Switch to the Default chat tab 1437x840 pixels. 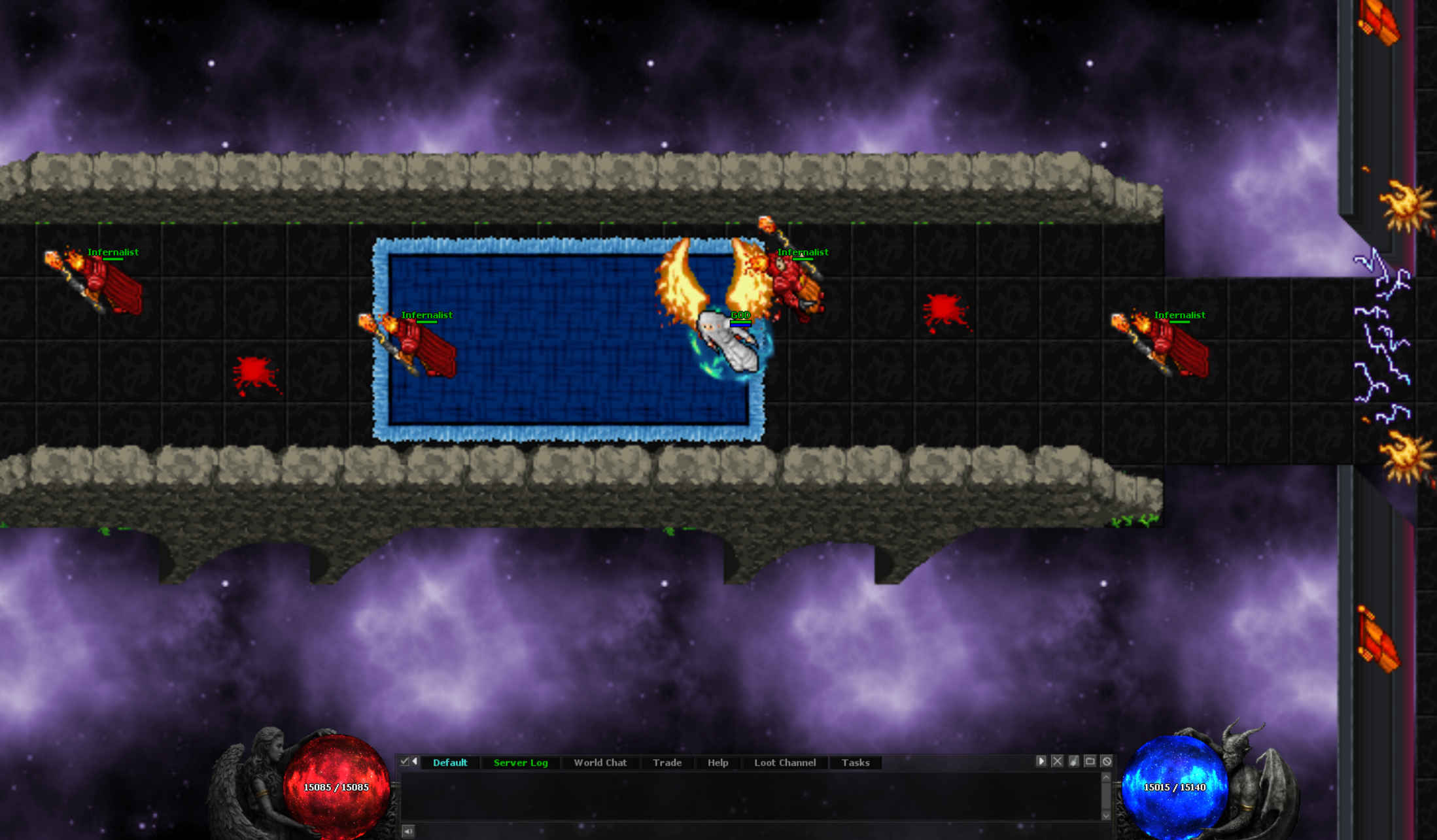(x=450, y=762)
